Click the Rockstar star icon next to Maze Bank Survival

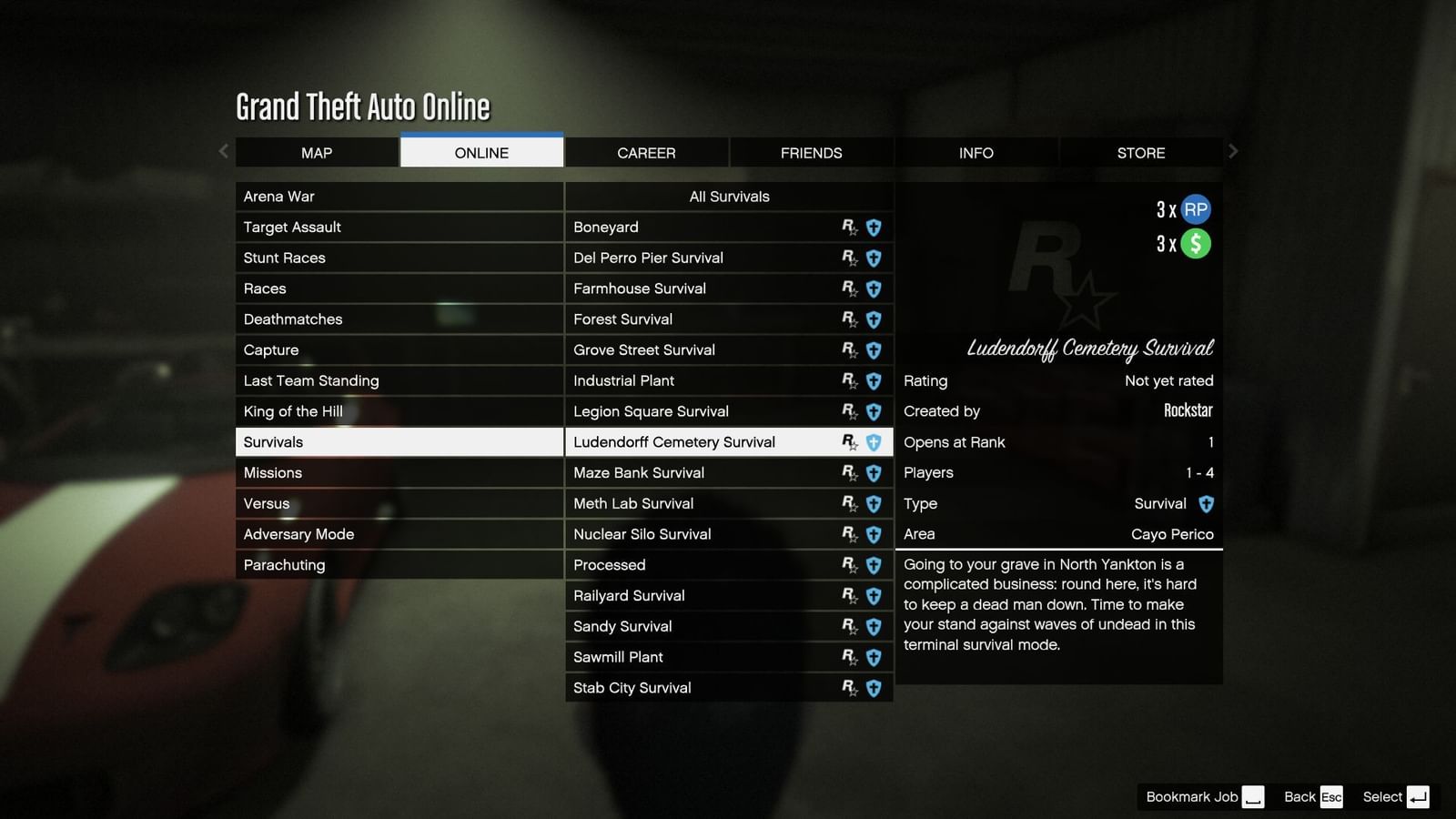pyautogui.click(x=850, y=472)
